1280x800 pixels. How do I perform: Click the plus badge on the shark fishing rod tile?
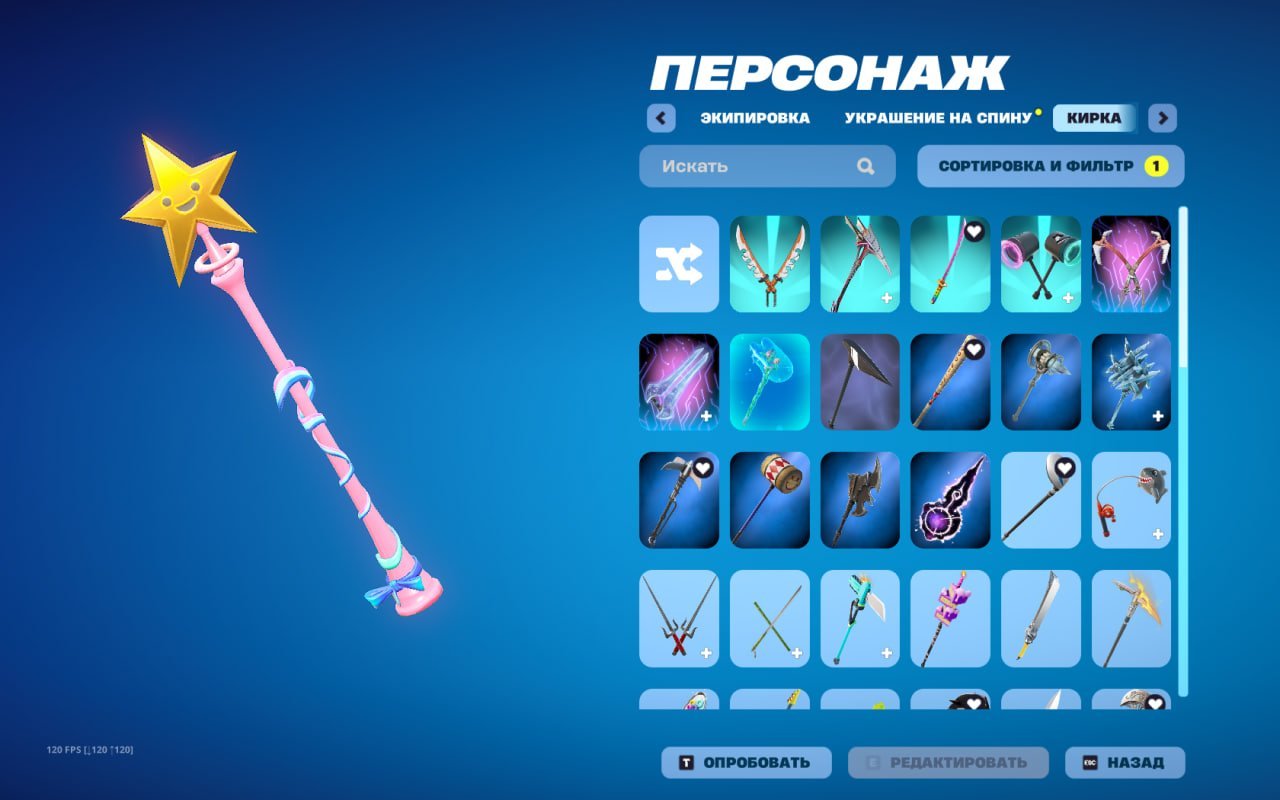pyautogui.click(x=1157, y=534)
